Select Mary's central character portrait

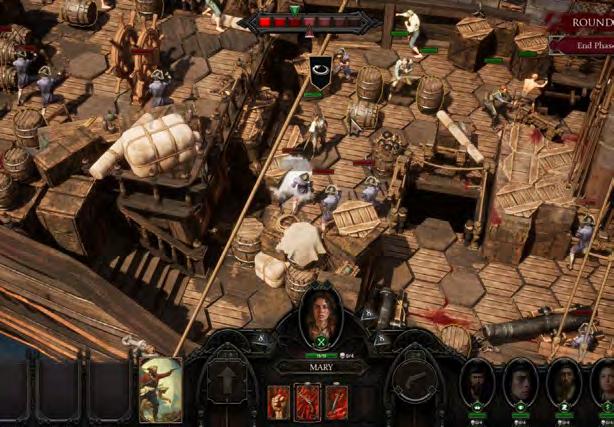pyautogui.click(x=322, y=316)
